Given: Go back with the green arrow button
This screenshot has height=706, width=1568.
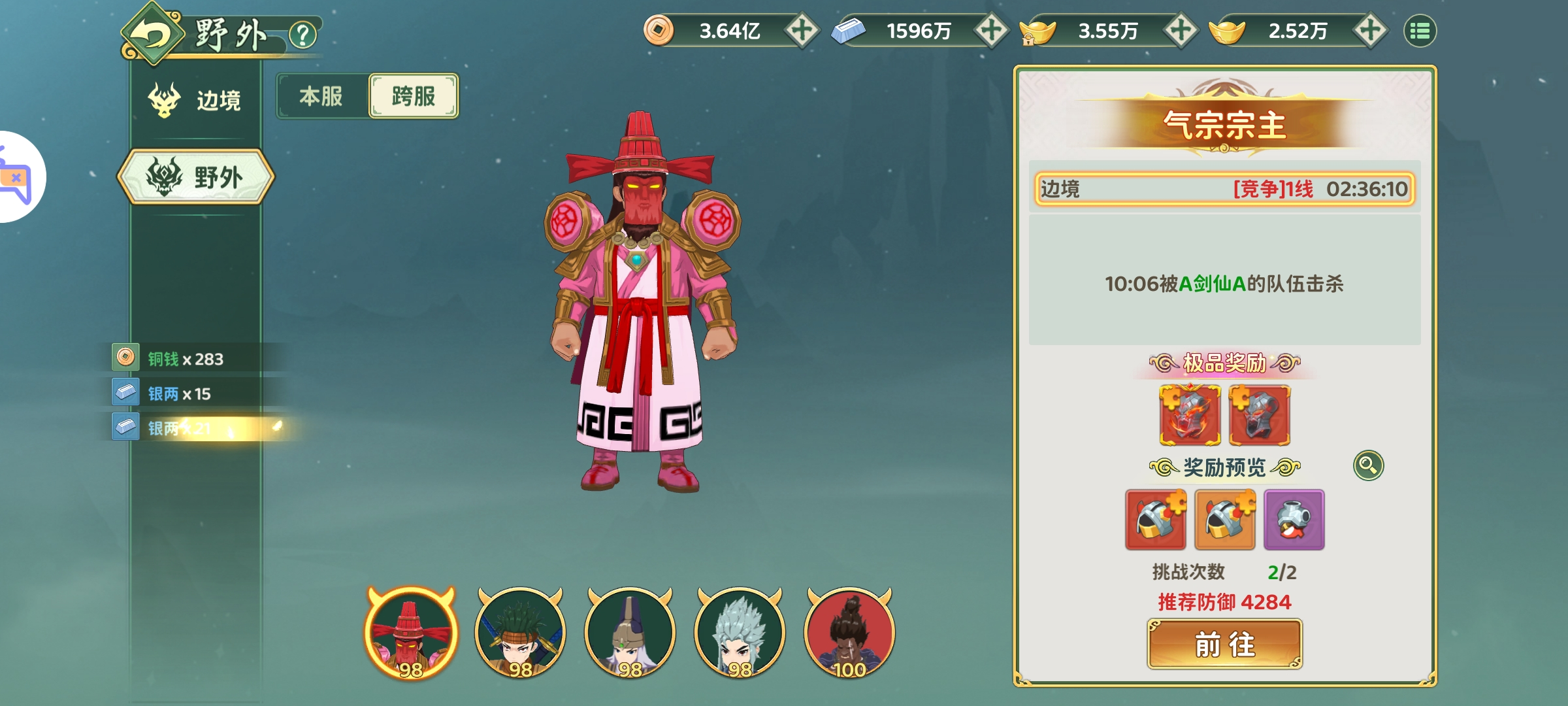Looking at the screenshot, I should click(x=152, y=35).
